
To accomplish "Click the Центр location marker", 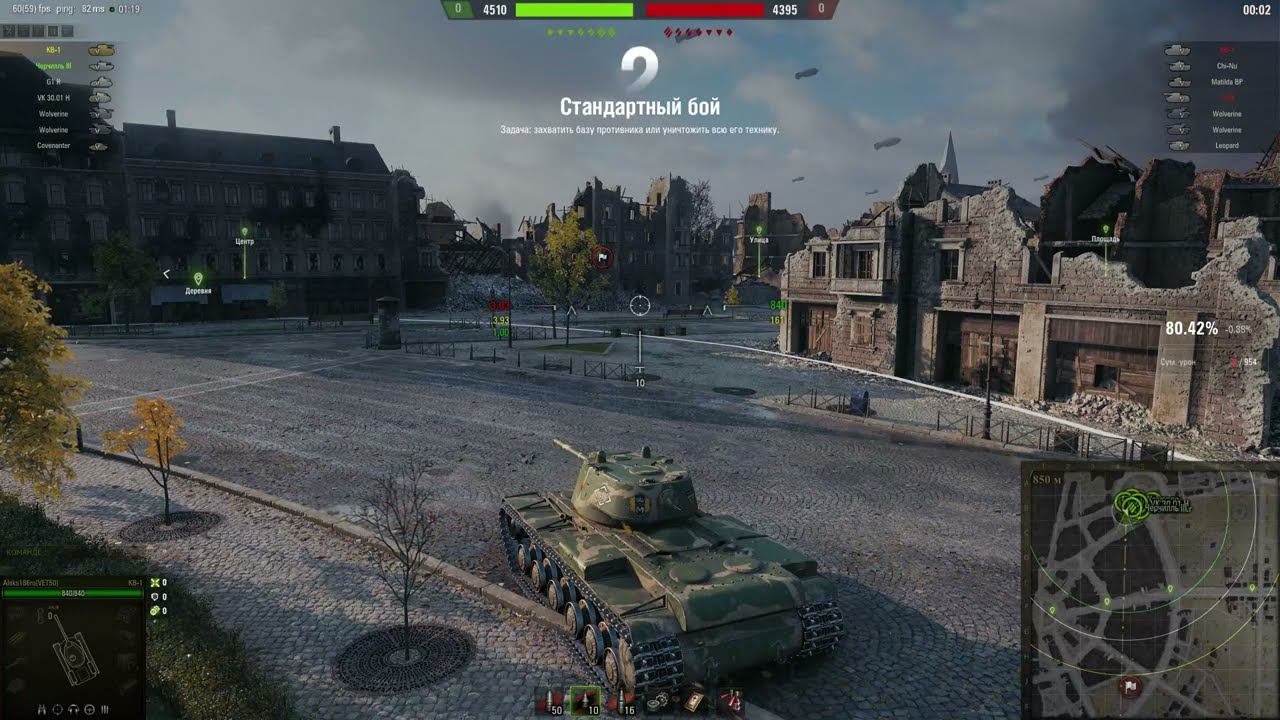I will (x=245, y=242).
